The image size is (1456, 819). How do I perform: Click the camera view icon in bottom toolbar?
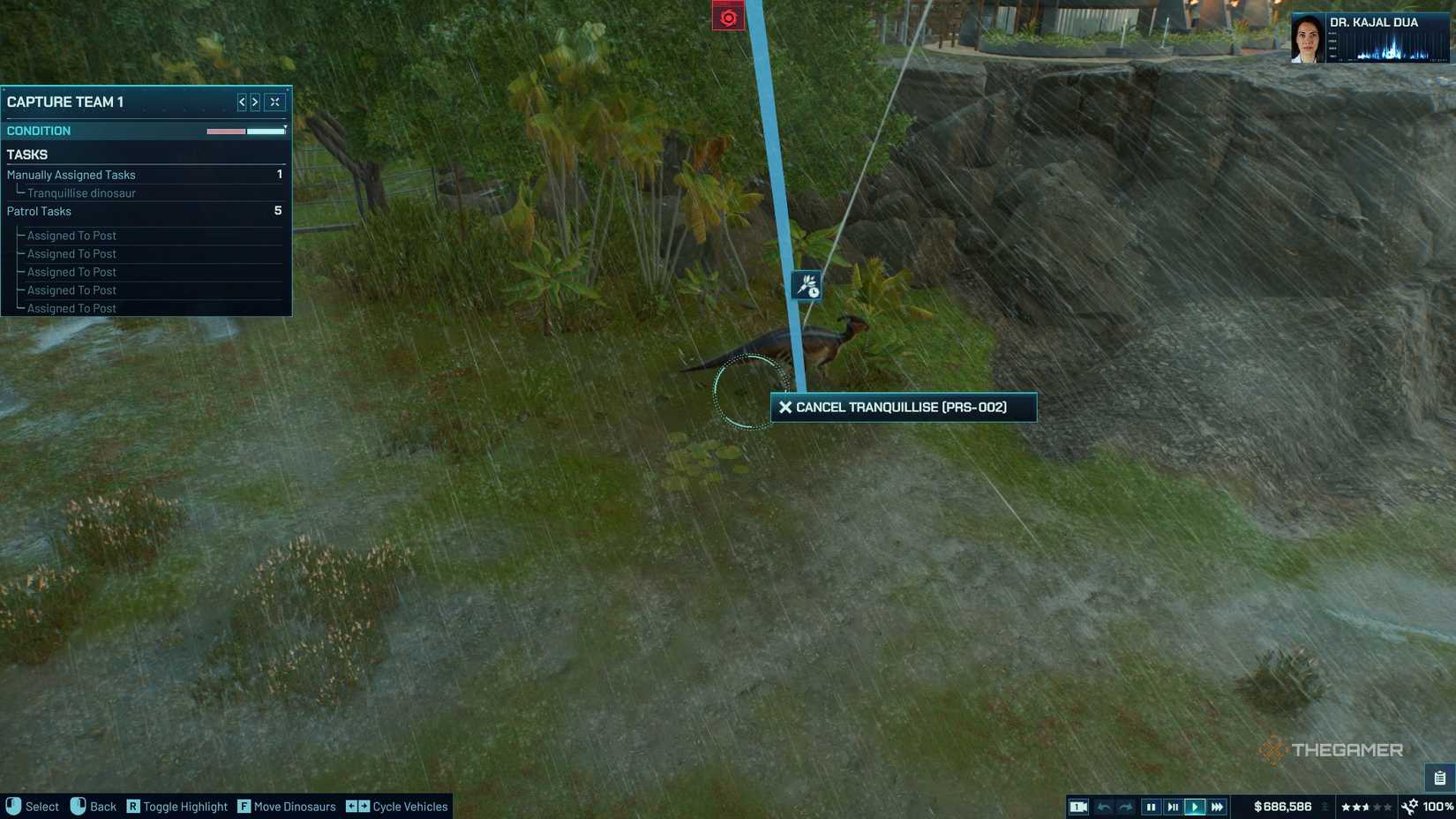point(1078,806)
